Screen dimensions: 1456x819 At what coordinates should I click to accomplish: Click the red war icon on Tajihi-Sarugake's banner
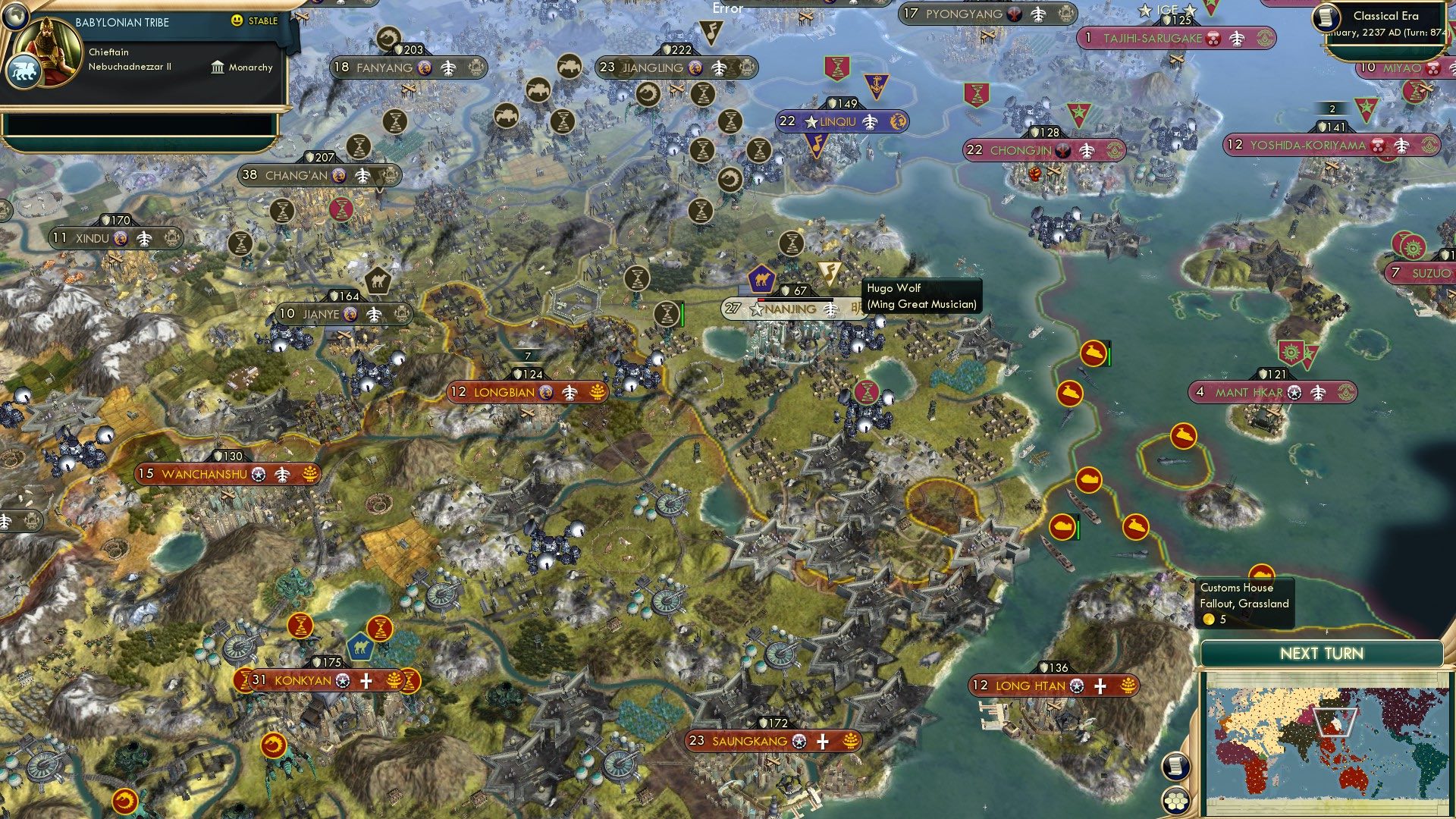click(1213, 38)
